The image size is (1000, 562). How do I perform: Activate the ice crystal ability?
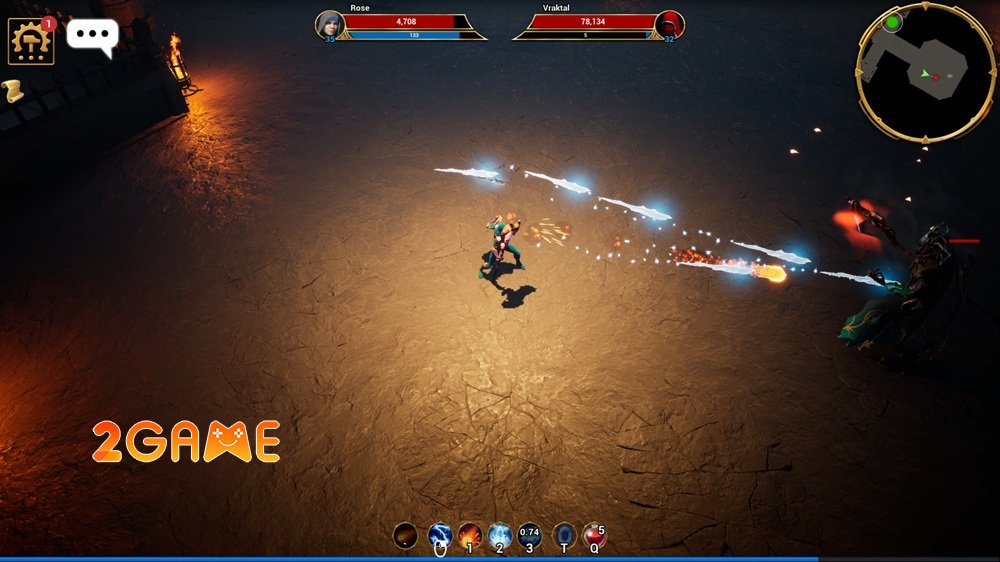[500, 535]
